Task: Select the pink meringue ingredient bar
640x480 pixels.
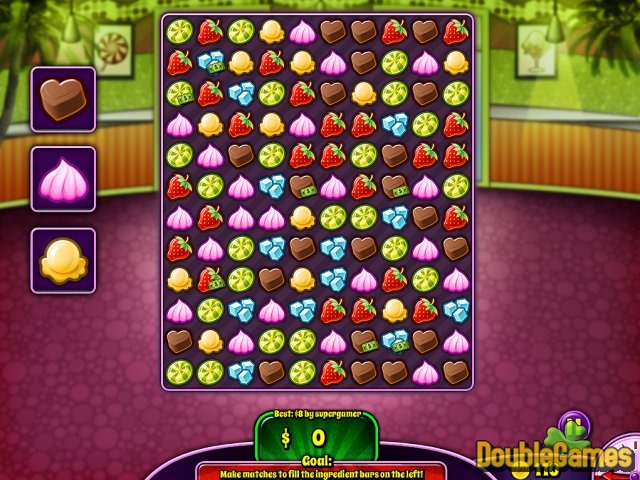Action: pyautogui.click(x=63, y=179)
